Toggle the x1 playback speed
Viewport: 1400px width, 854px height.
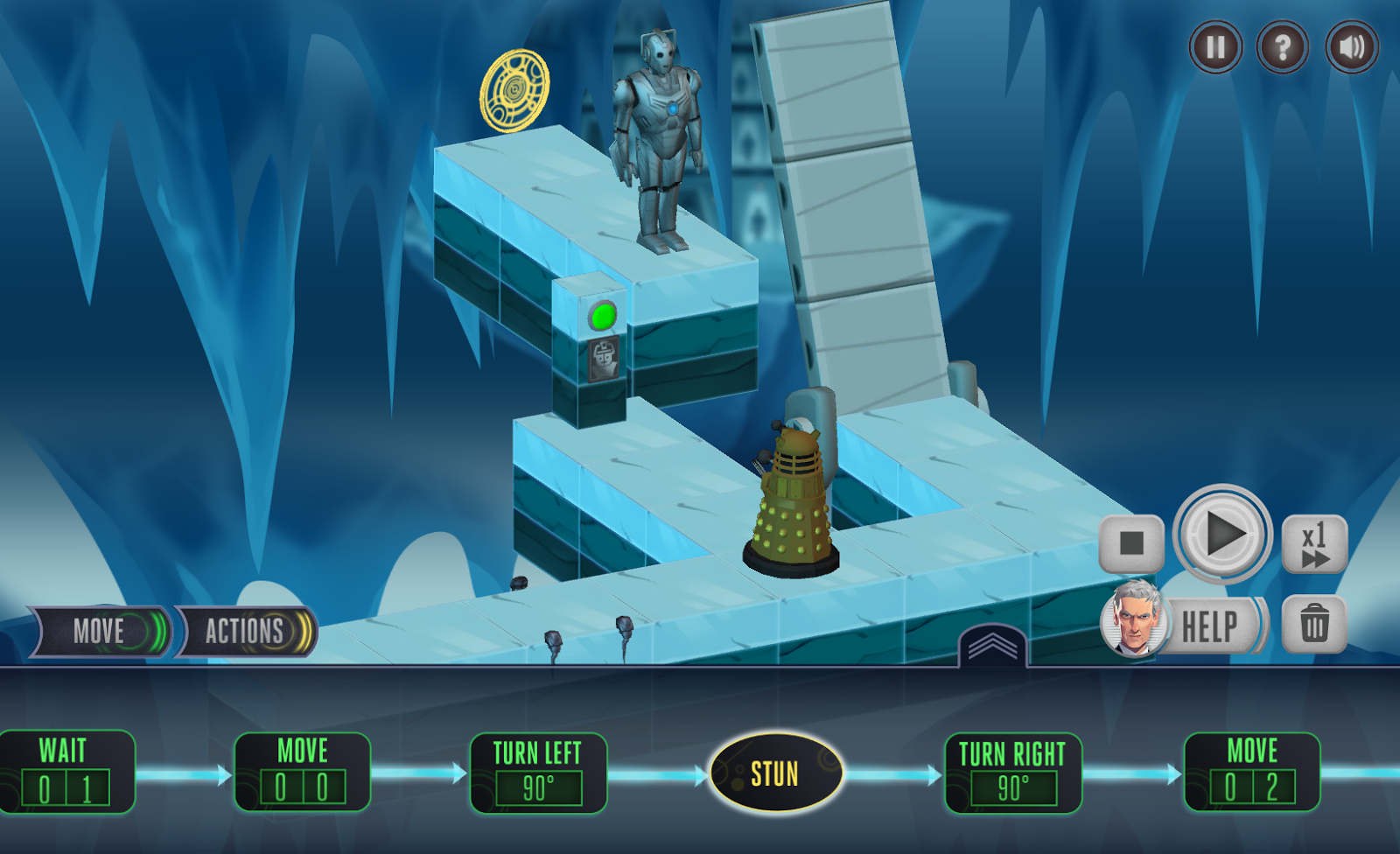pos(1316,542)
